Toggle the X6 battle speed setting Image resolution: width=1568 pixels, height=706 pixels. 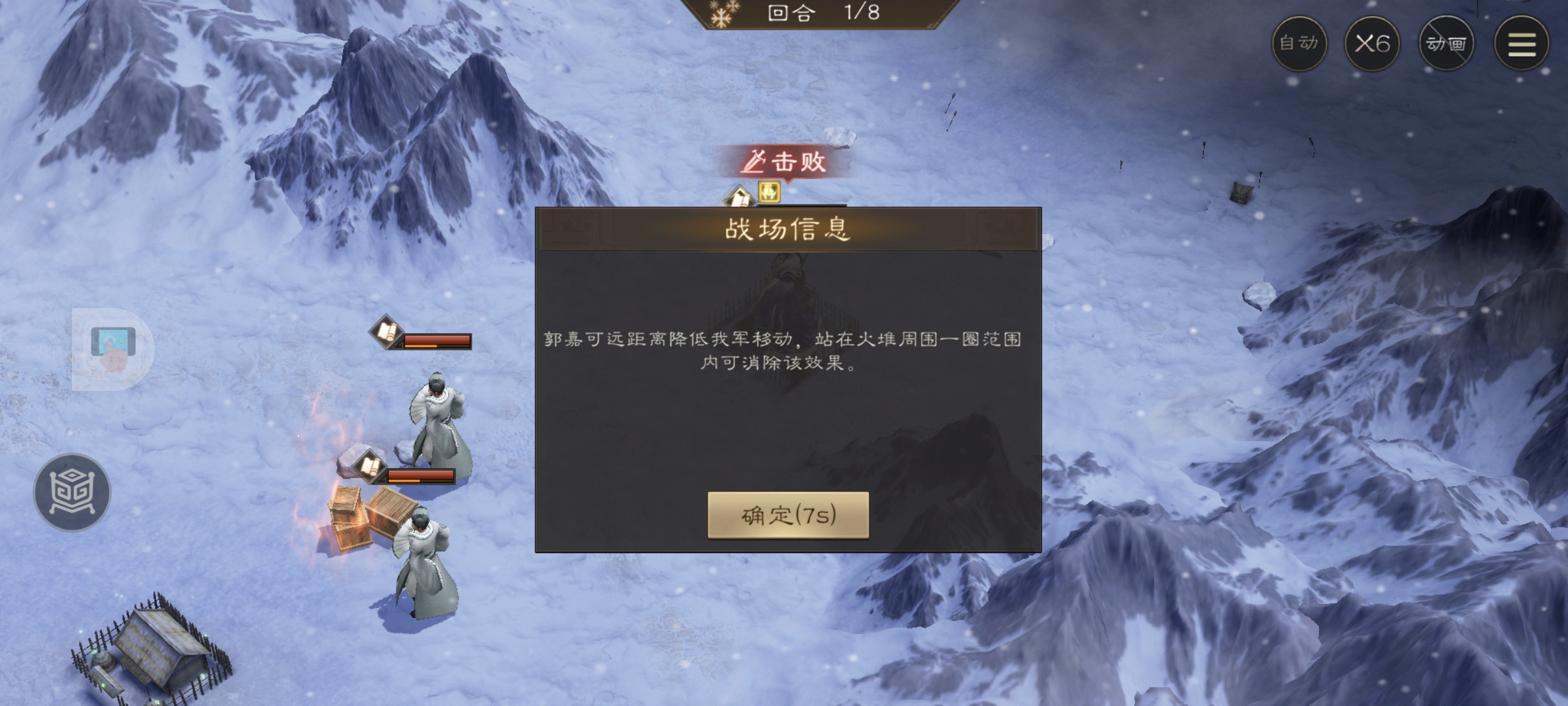(x=1374, y=44)
